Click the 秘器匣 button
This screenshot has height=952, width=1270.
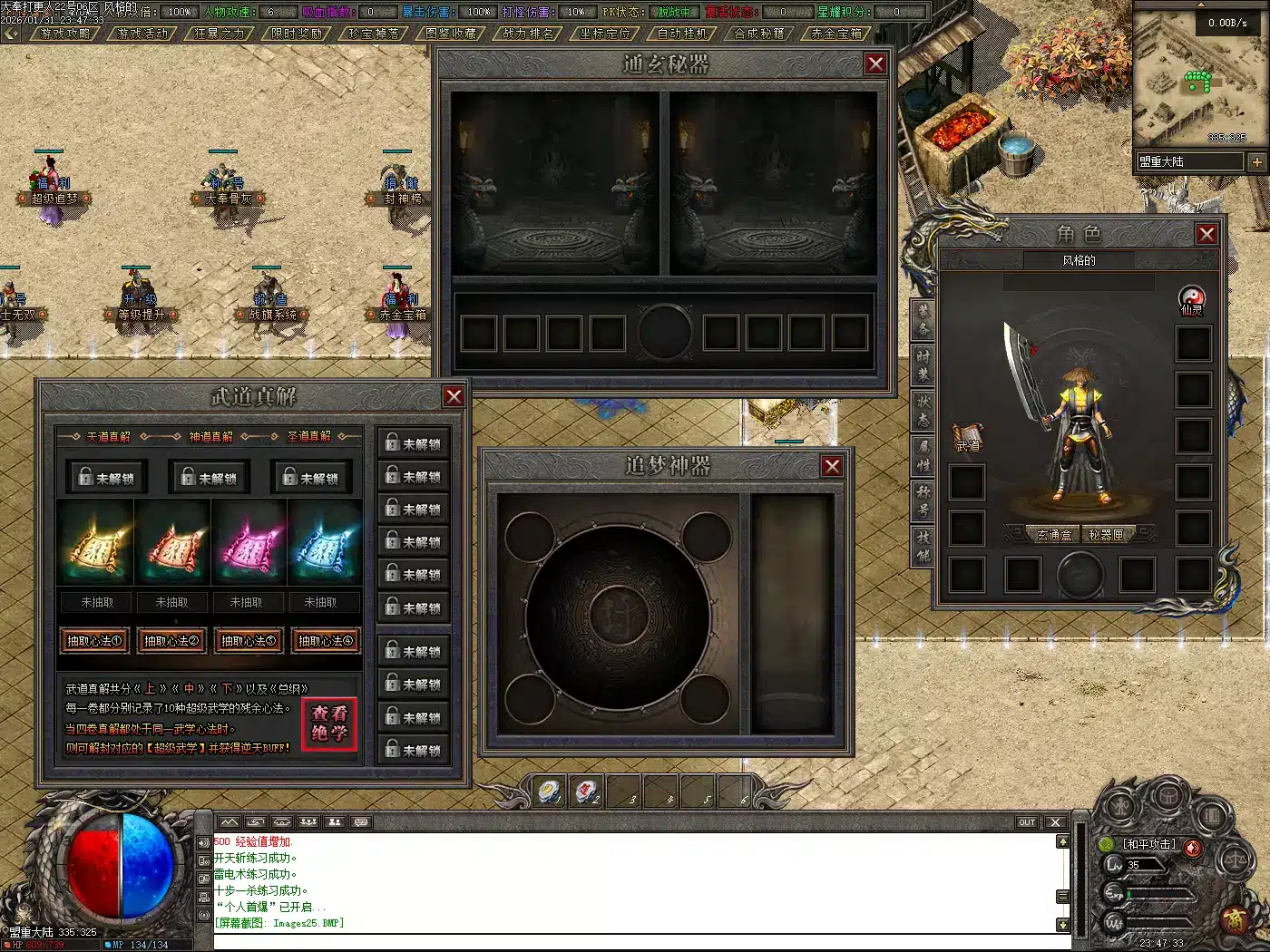click(x=1106, y=535)
